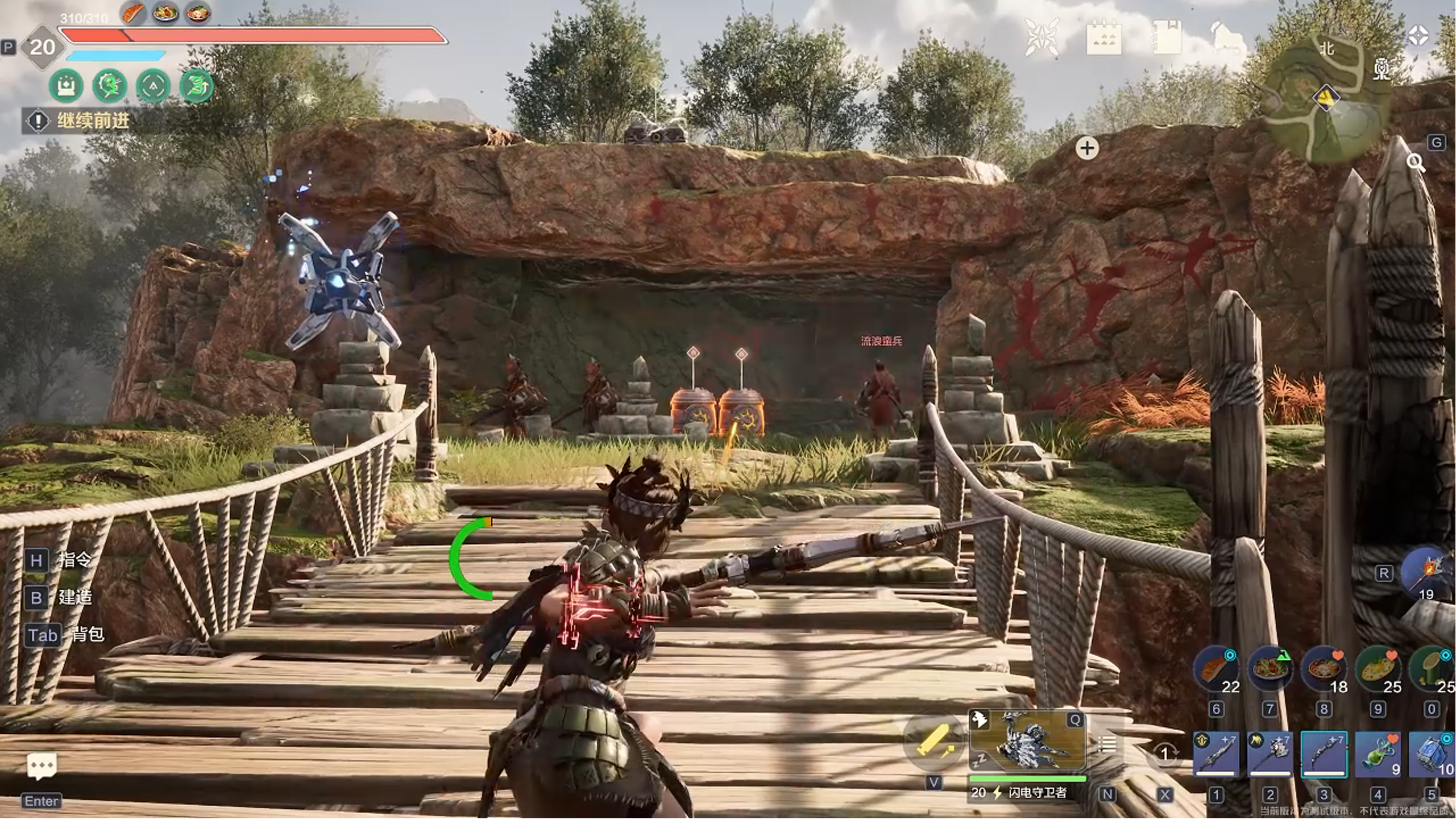This screenshot has height=820, width=1456.
Task: Open the list icon beside companion portrait
Action: pyautogui.click(x=1107, y=744)
